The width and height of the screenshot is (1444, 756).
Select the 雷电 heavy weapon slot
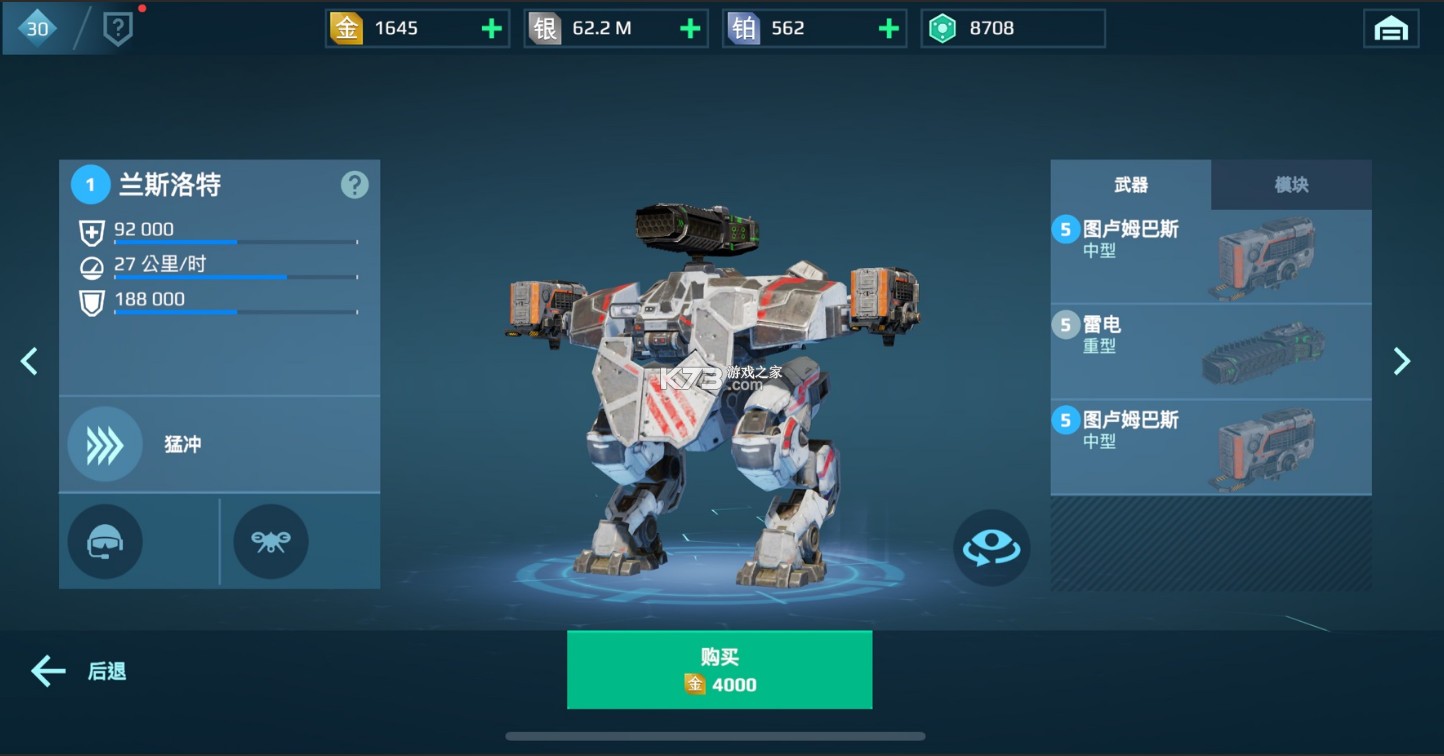click(x=1210, y=351)
